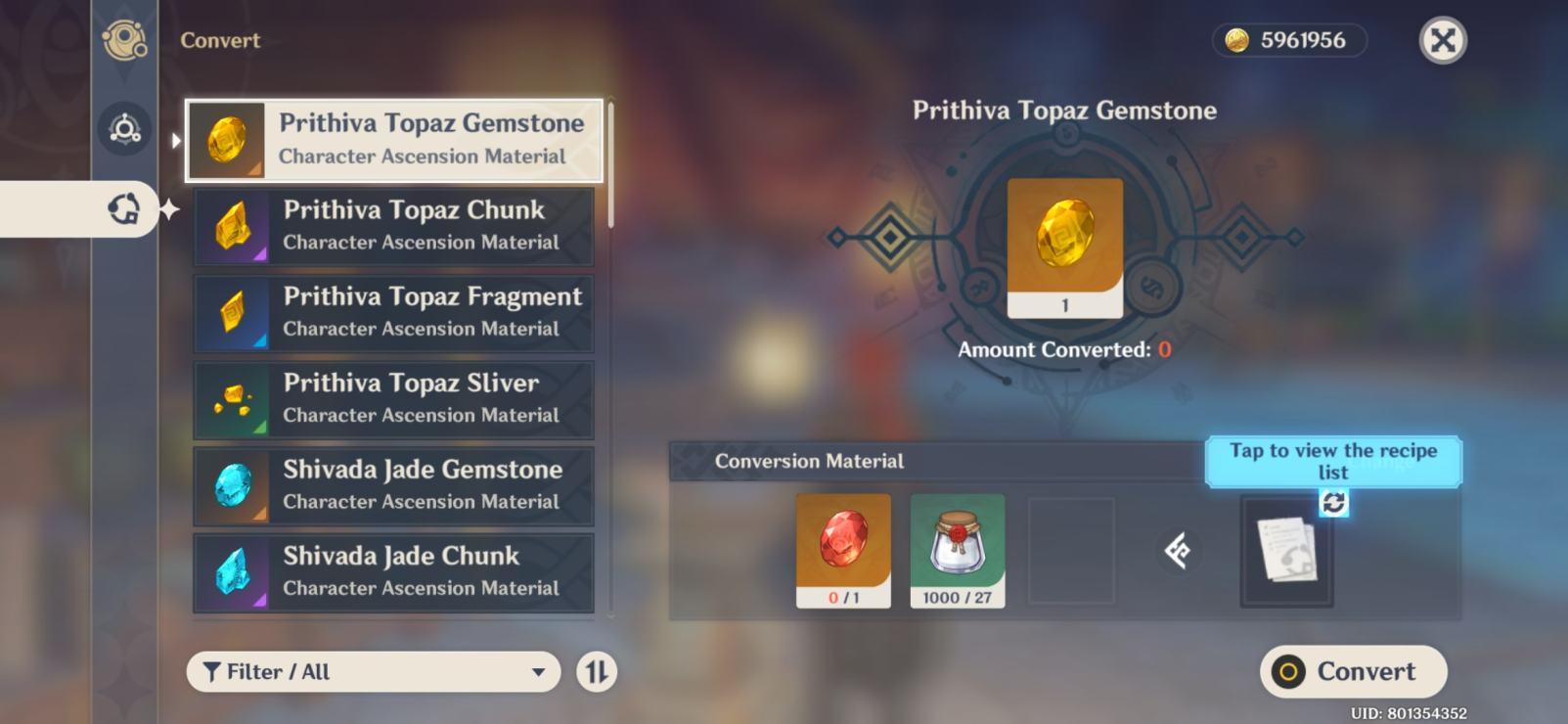The image size is (1568, 724).
Task: Click the Dust of Azoth jar icon
Action: (x=957, y=543)
